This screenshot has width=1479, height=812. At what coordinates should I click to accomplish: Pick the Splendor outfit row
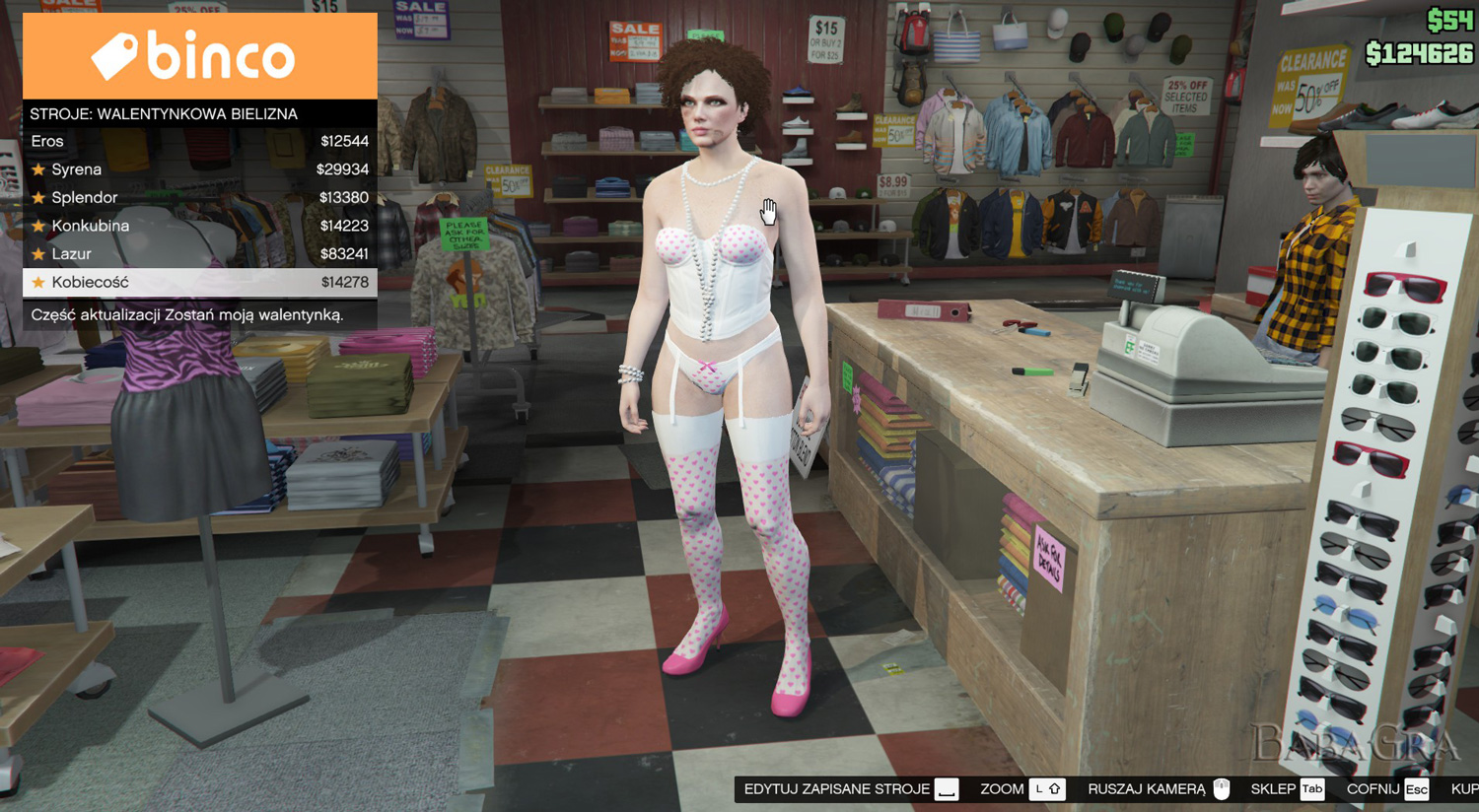[x=199, y=197]
